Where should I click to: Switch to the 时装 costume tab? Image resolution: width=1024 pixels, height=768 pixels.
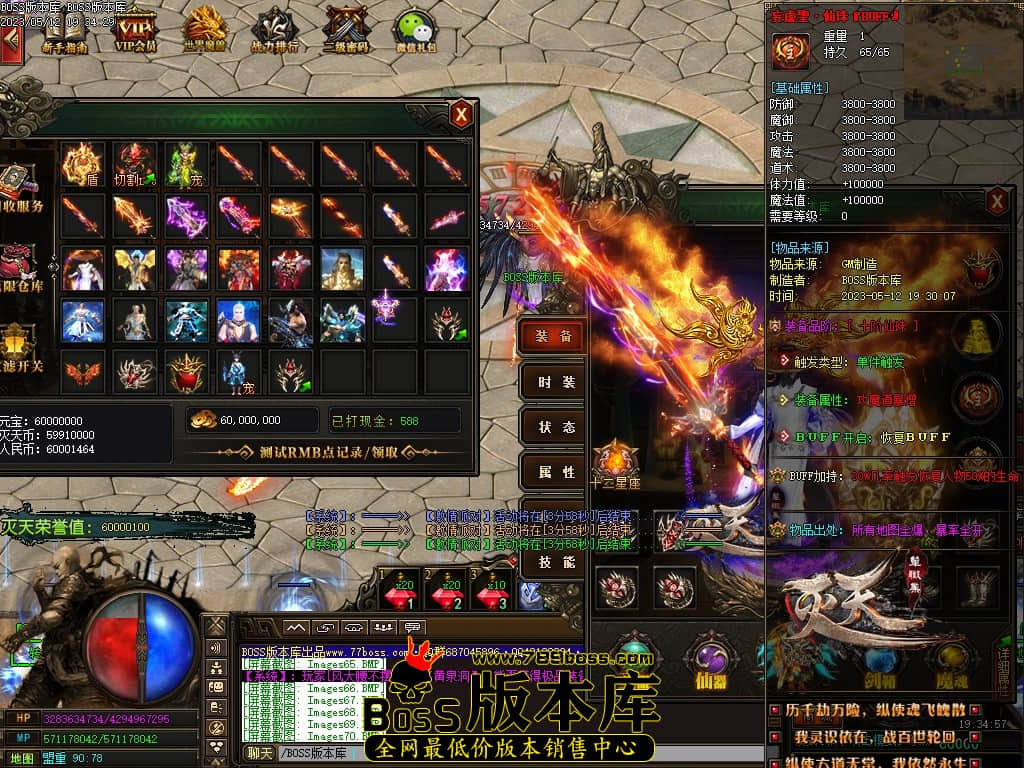point(553,382)
